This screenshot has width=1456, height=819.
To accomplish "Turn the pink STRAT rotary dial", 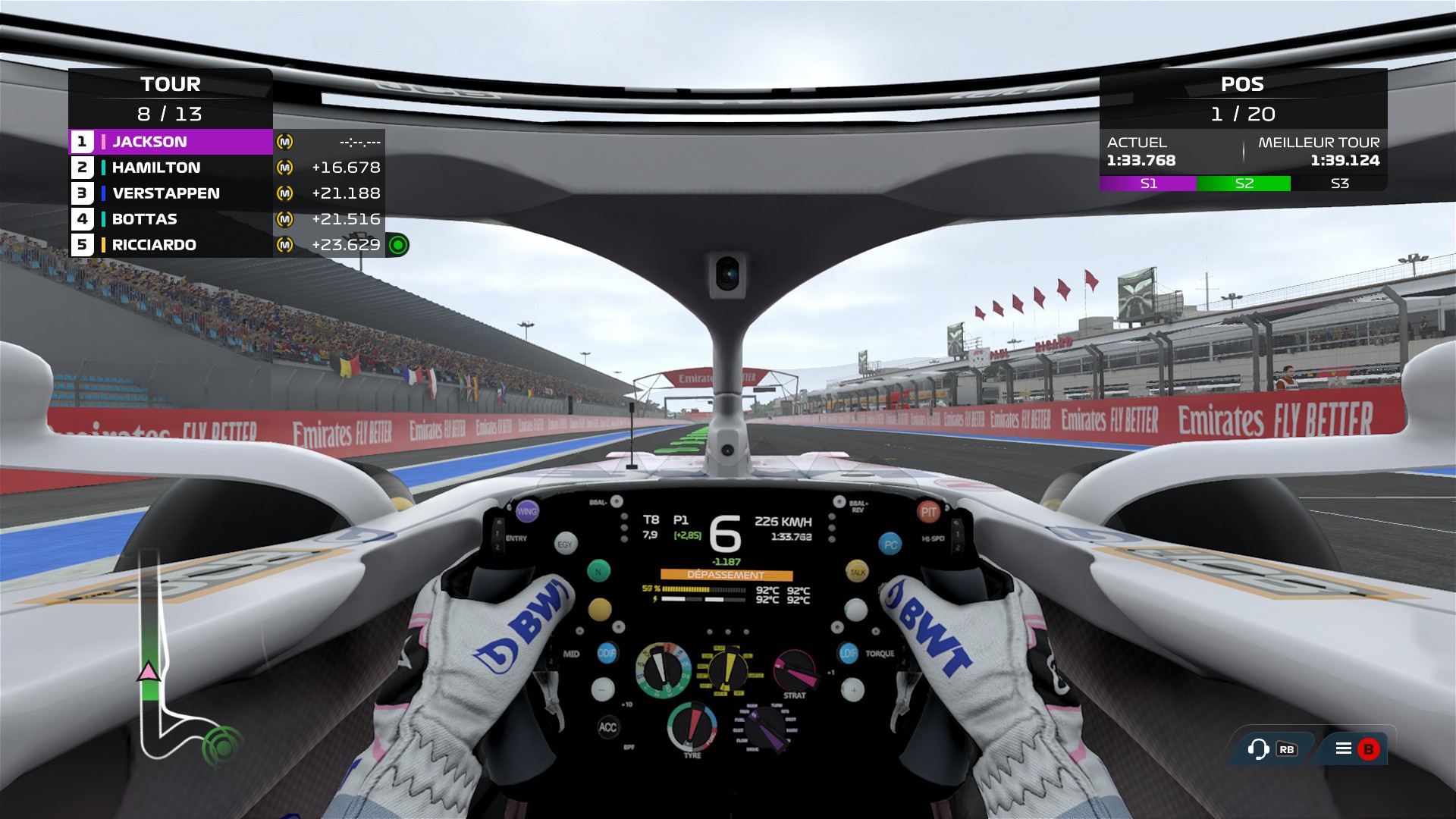I will click(x=795, y=670).
